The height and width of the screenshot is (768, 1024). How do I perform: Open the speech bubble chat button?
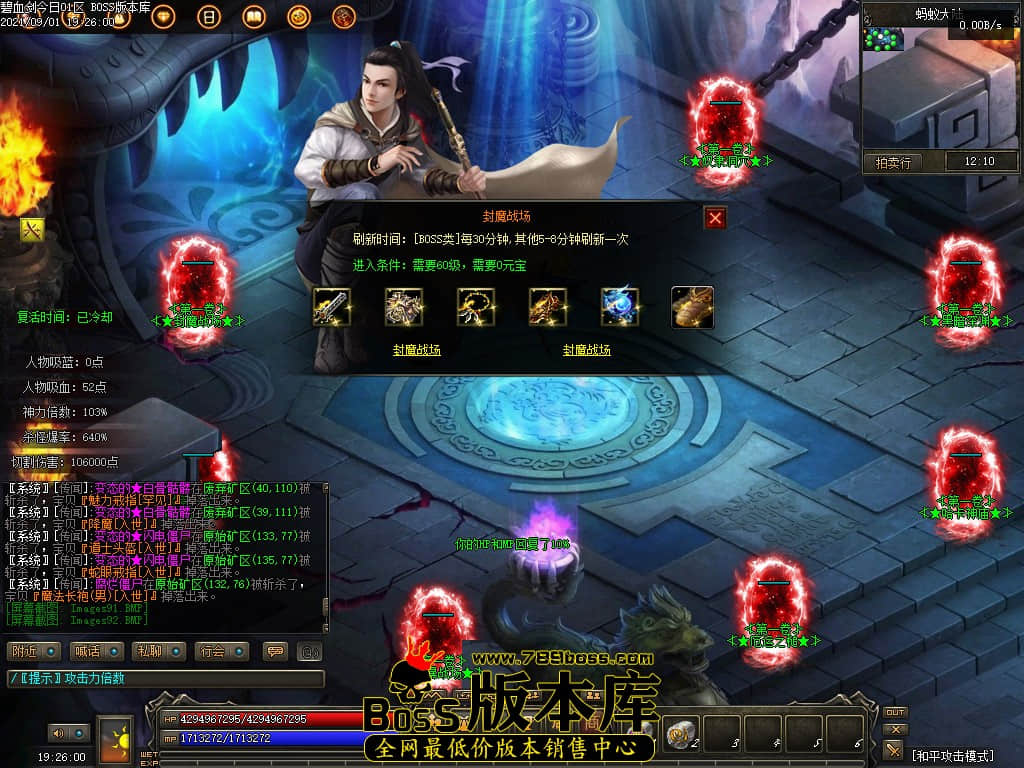tap(274, 651)
